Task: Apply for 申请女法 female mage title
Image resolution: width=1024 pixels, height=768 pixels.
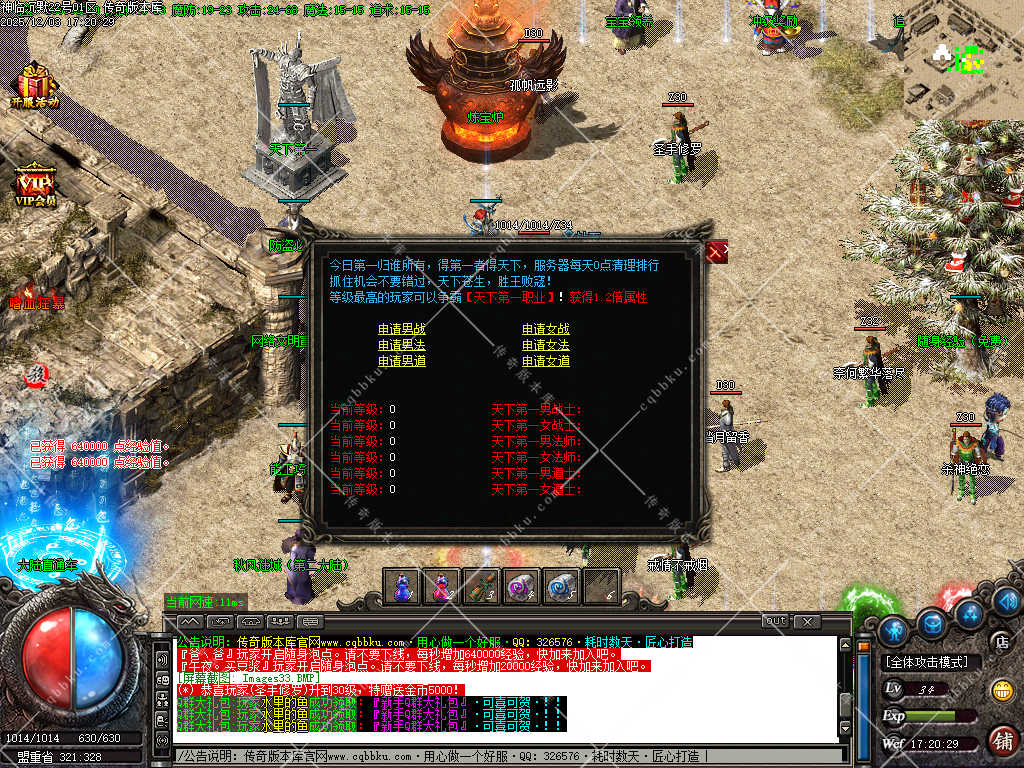Action: click(x=545, y=345)
